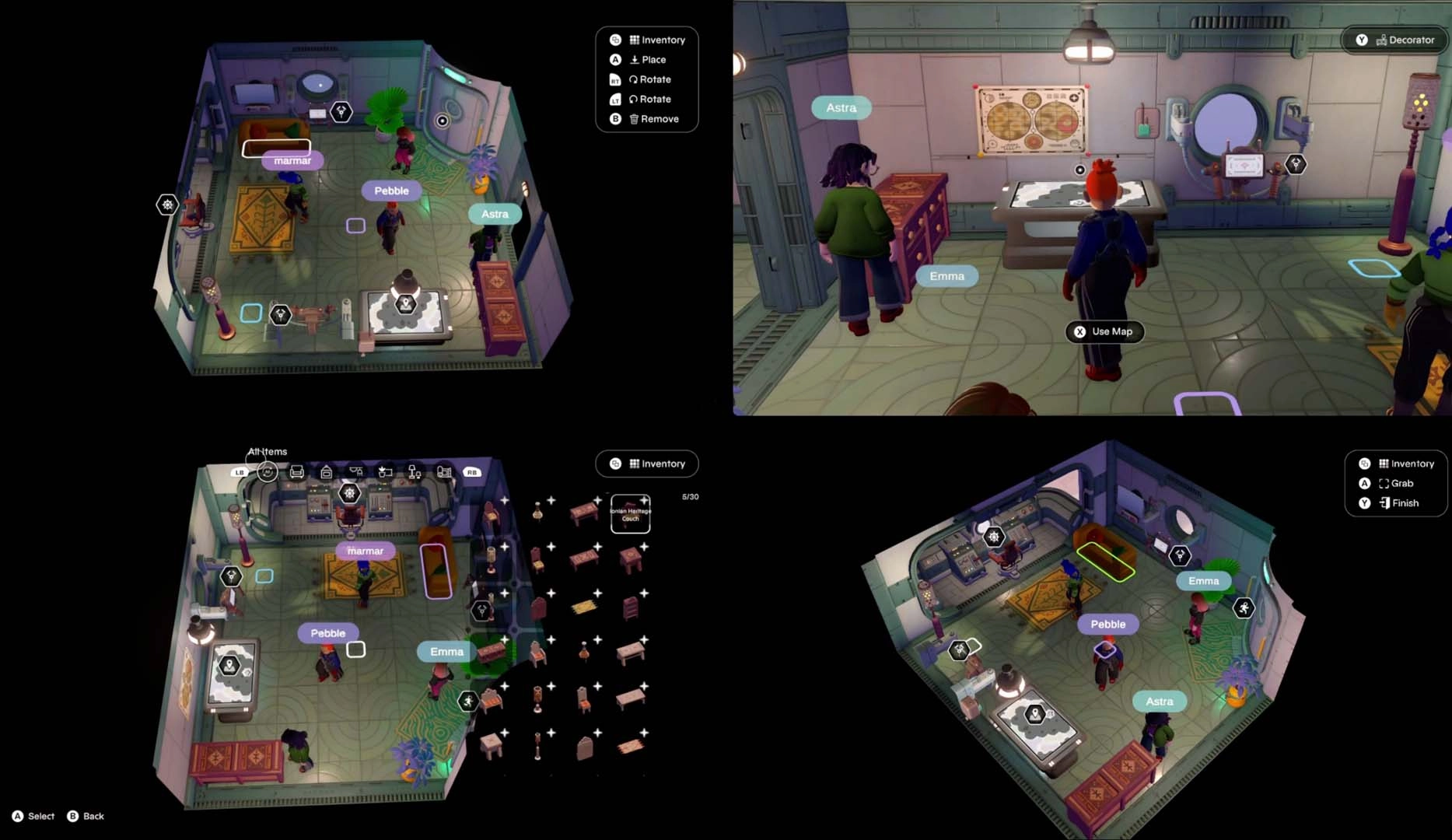Select the lamp lighting category icon
This screenshot has width=1452, height=840.
point(413,471)
